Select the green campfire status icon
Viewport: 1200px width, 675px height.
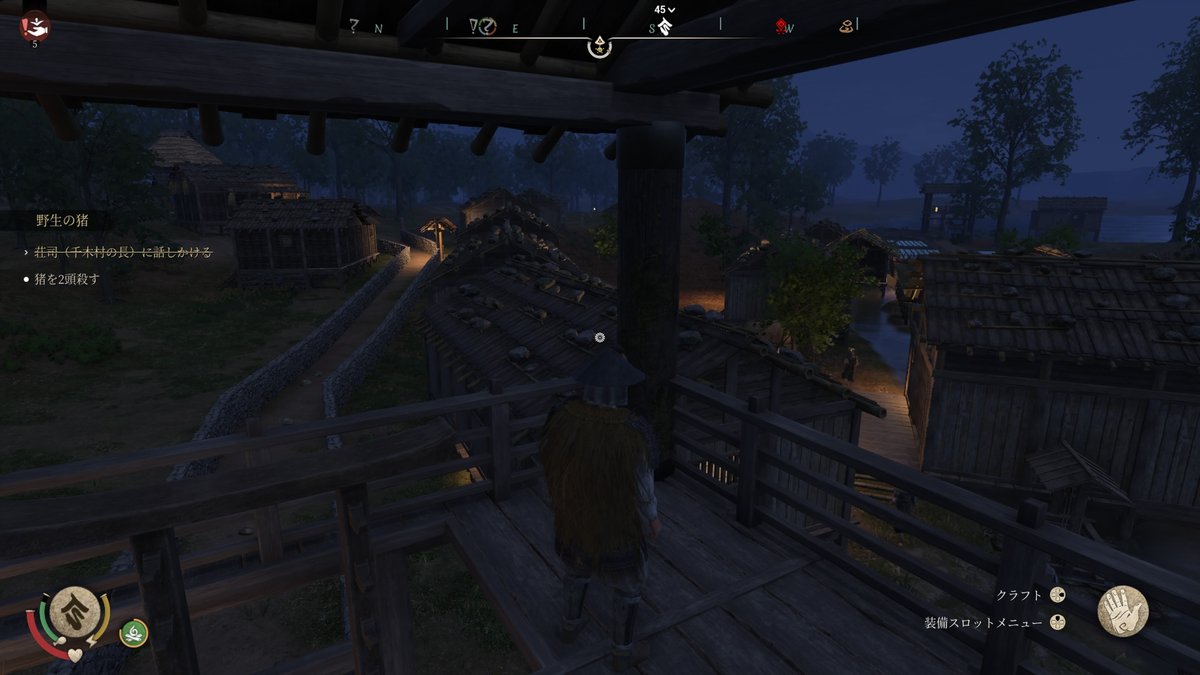coord(134,631)
